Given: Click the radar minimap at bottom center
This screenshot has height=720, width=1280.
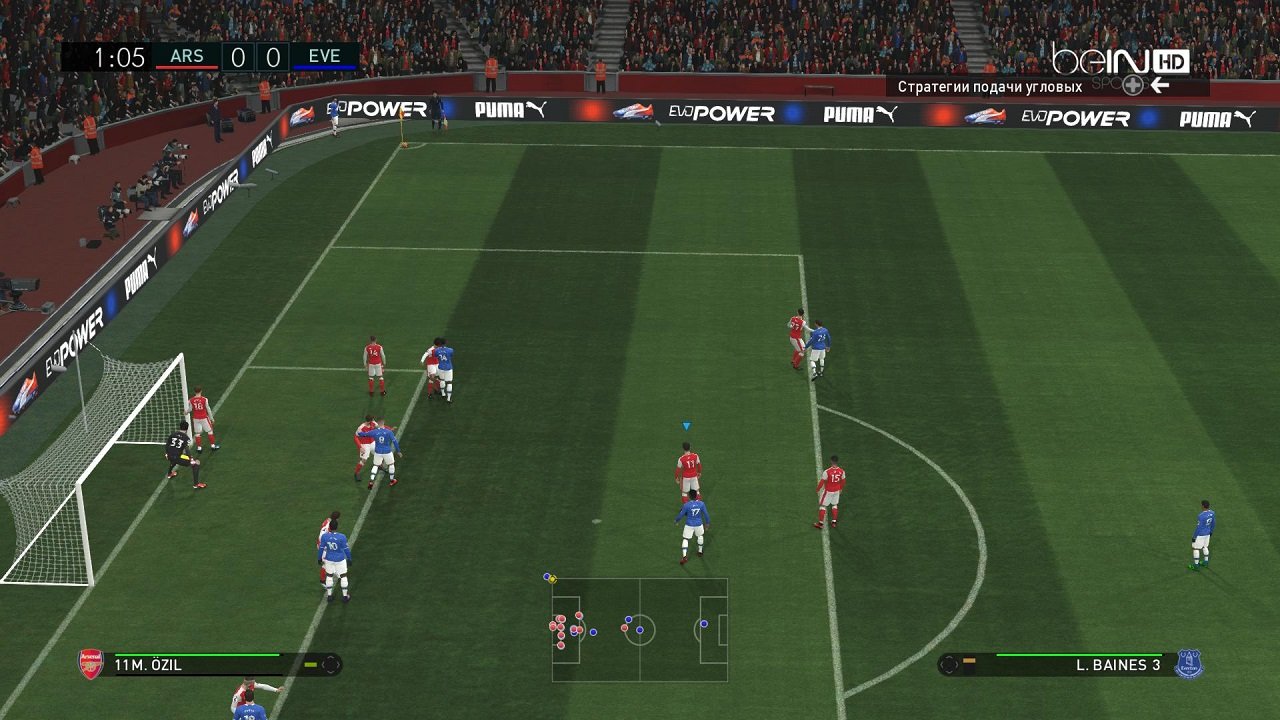Looking at the screenshot, I should tap(640, 628).
